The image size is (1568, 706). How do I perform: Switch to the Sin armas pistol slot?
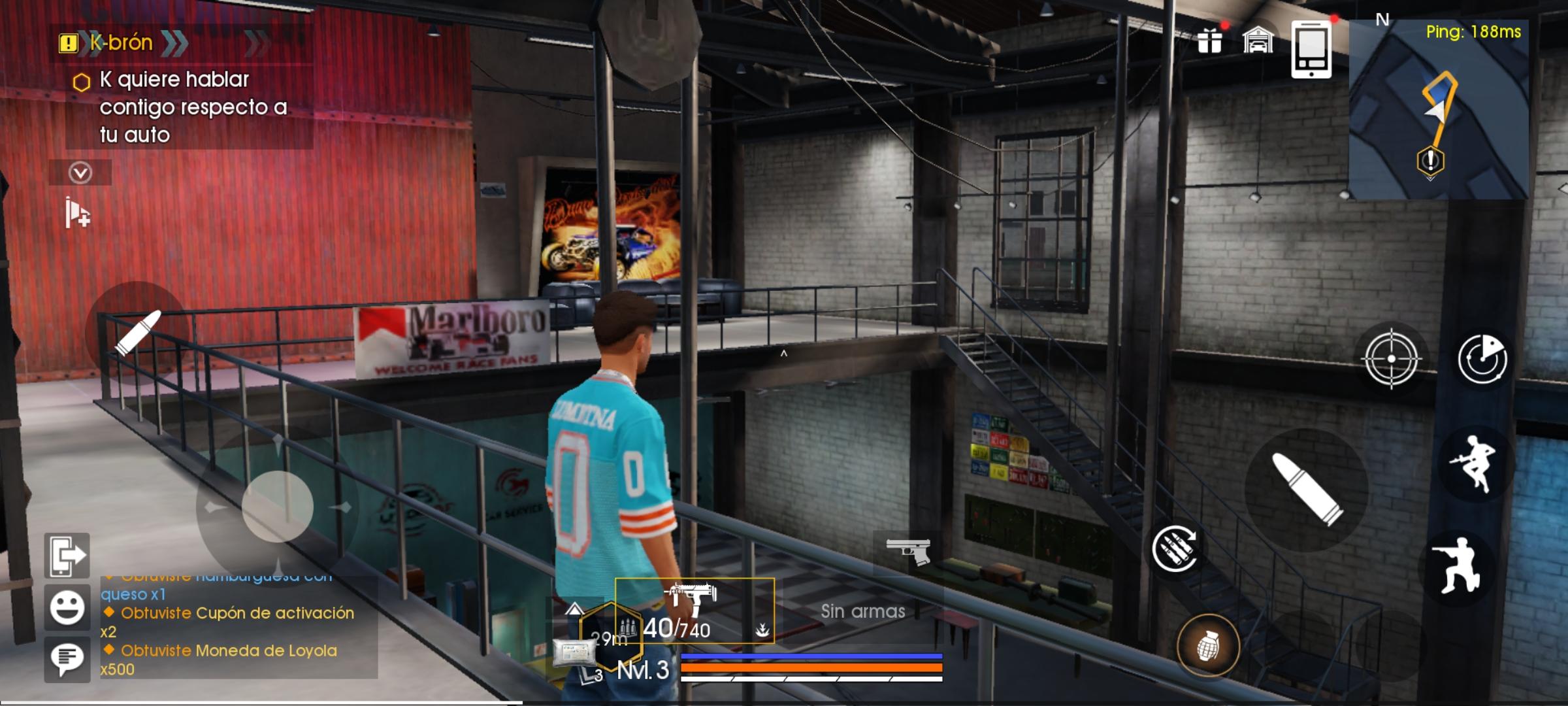pyautogui.click(x=909, y=551)
